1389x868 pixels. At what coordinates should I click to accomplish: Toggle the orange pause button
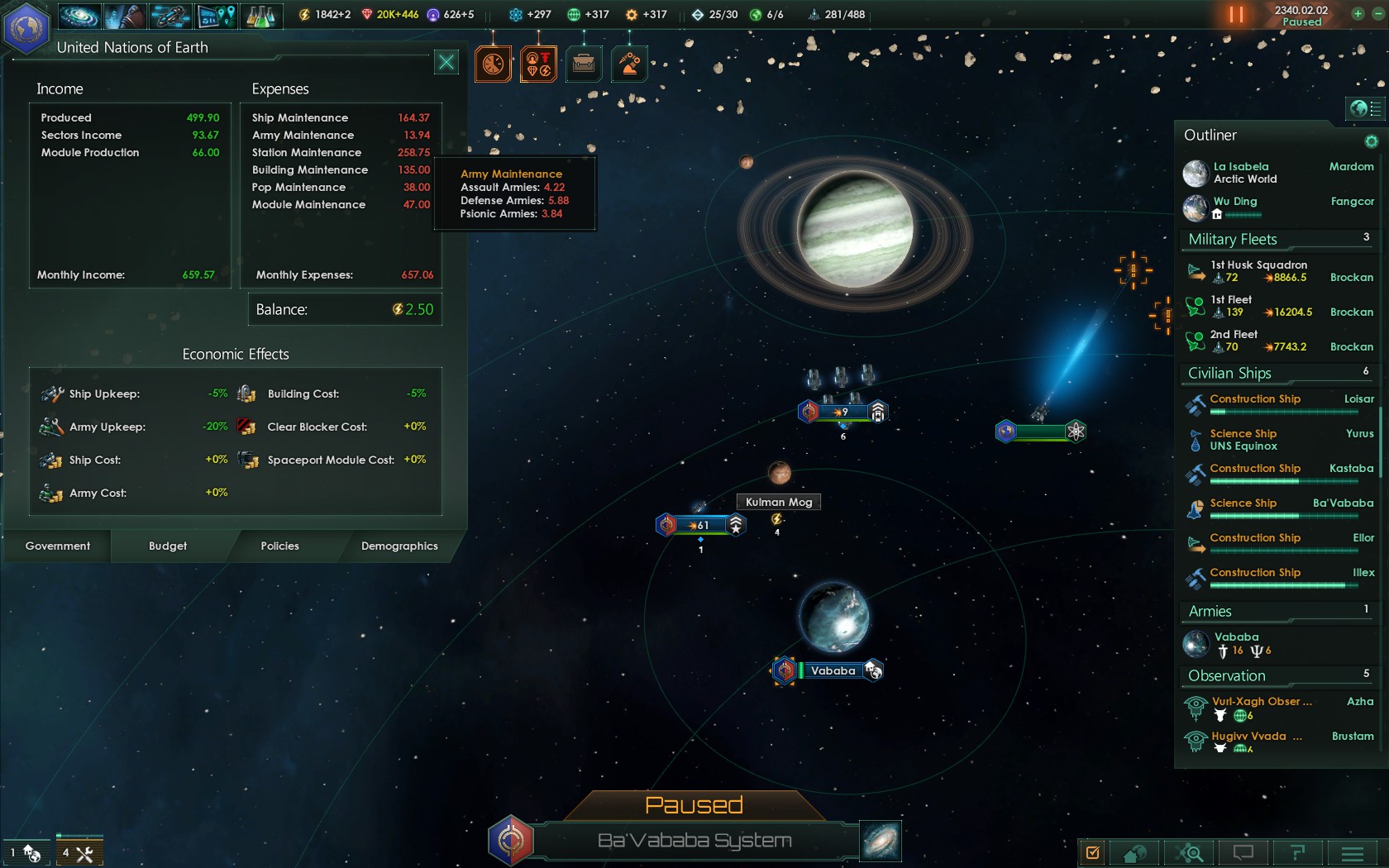1236,14
